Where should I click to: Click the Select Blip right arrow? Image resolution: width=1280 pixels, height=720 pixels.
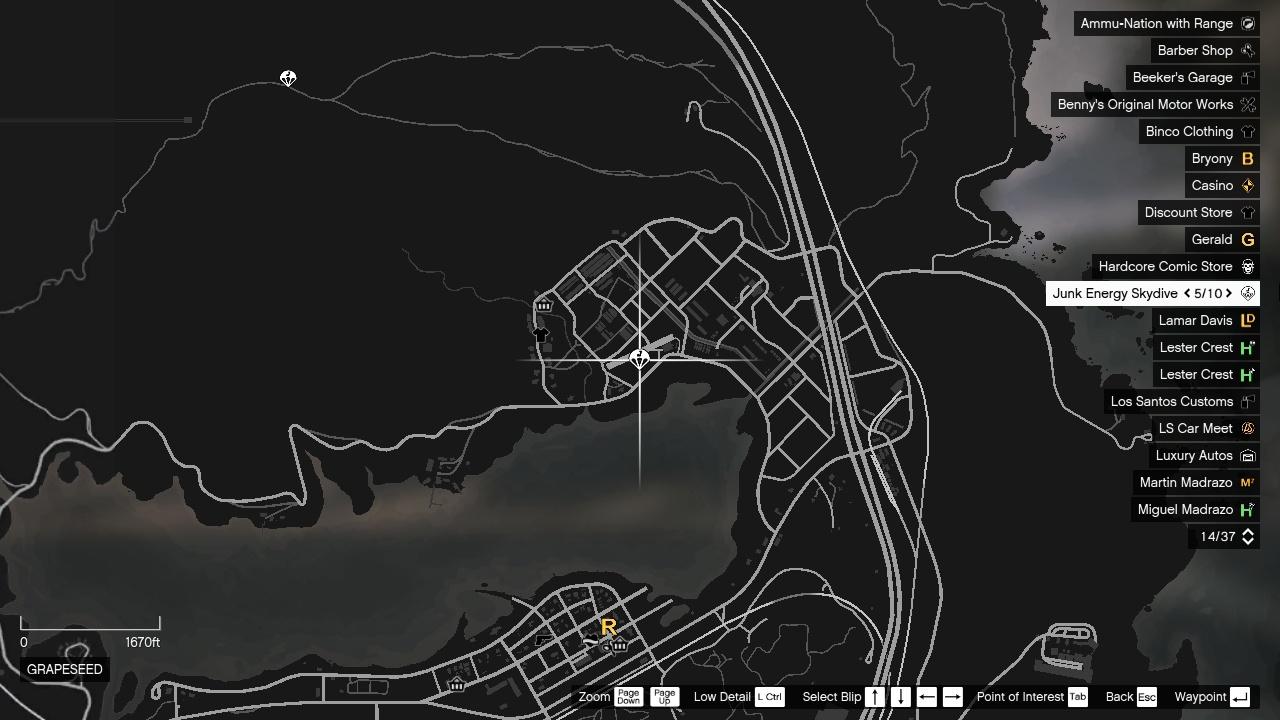(955, 697)
